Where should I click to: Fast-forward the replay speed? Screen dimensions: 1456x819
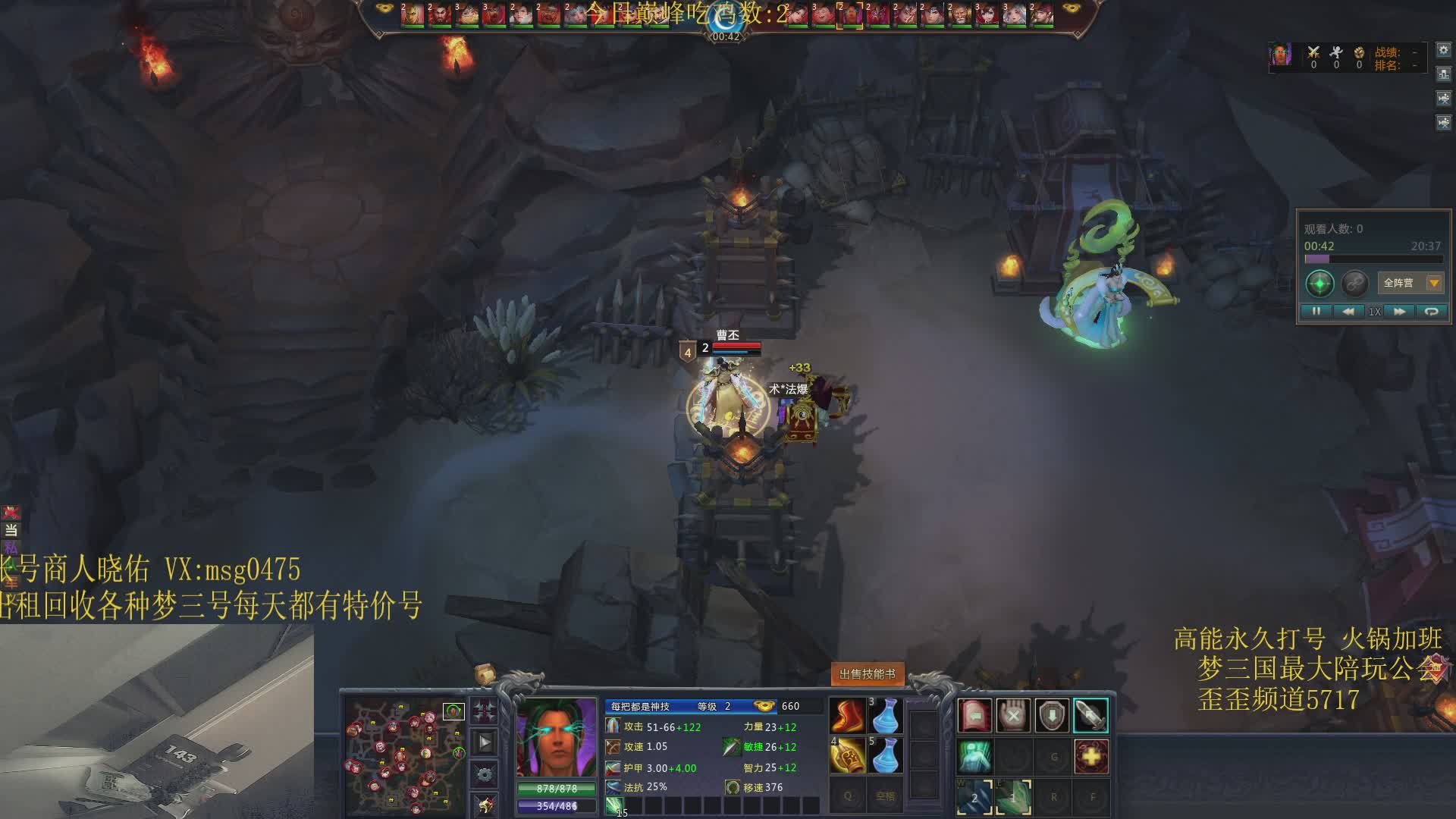pyautogui.click(x=1400, y=312)
